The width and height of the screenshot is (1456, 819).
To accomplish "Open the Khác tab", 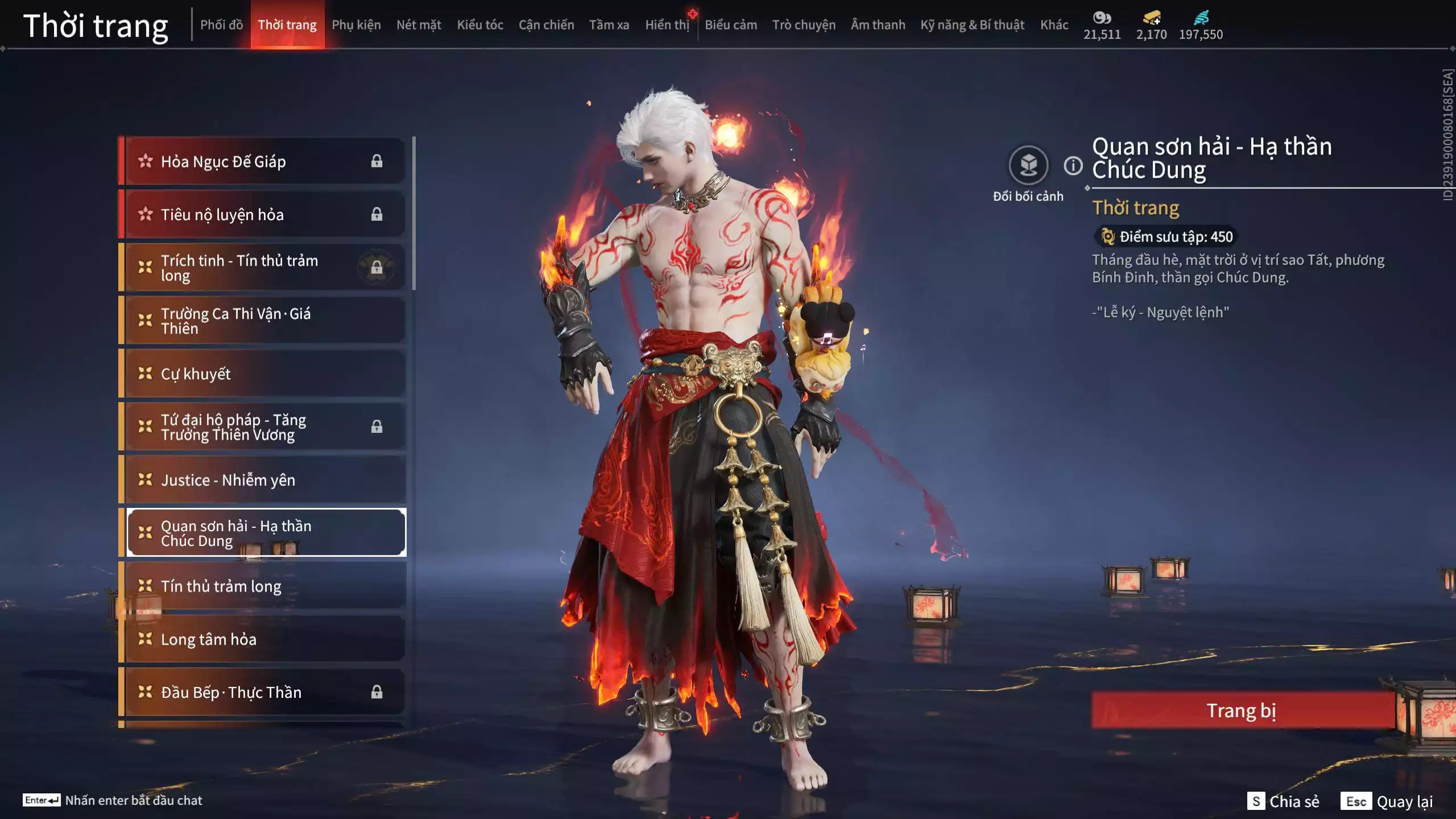I will pos(1054,25).
